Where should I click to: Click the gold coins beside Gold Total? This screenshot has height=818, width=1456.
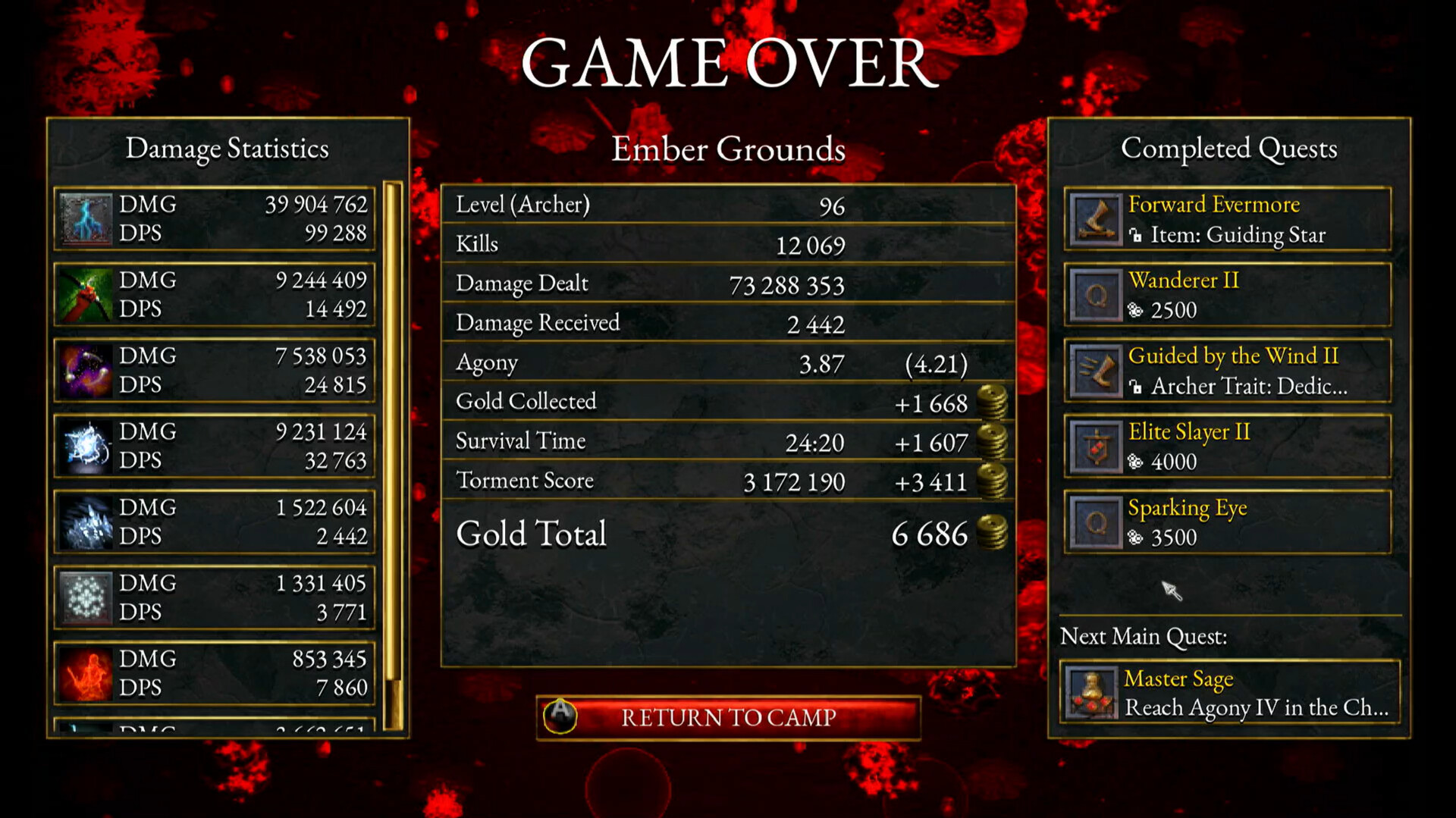click(993, 534)
